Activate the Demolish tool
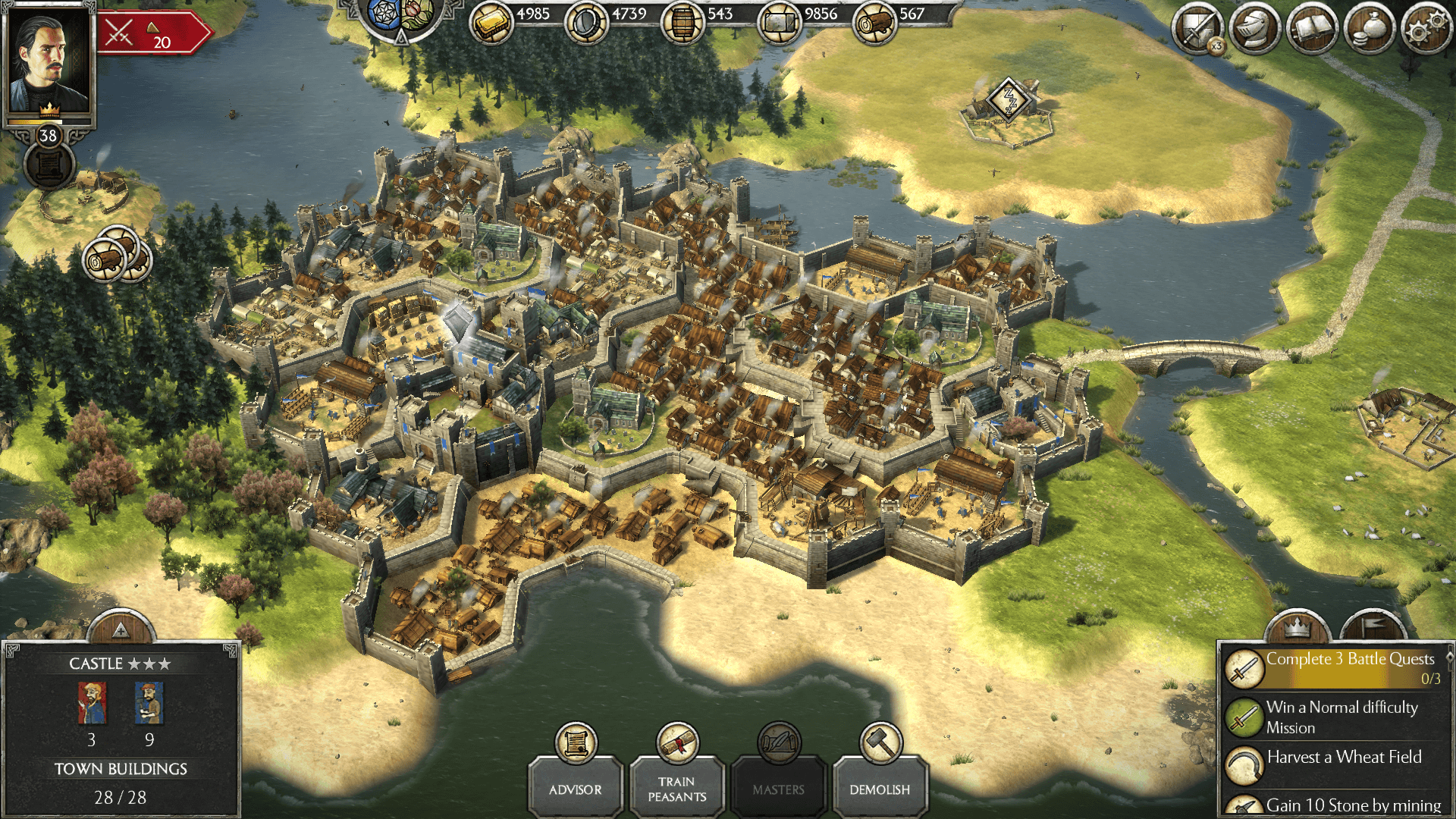The height and width of the screenshot is (819, 1456). pos(880,787)
